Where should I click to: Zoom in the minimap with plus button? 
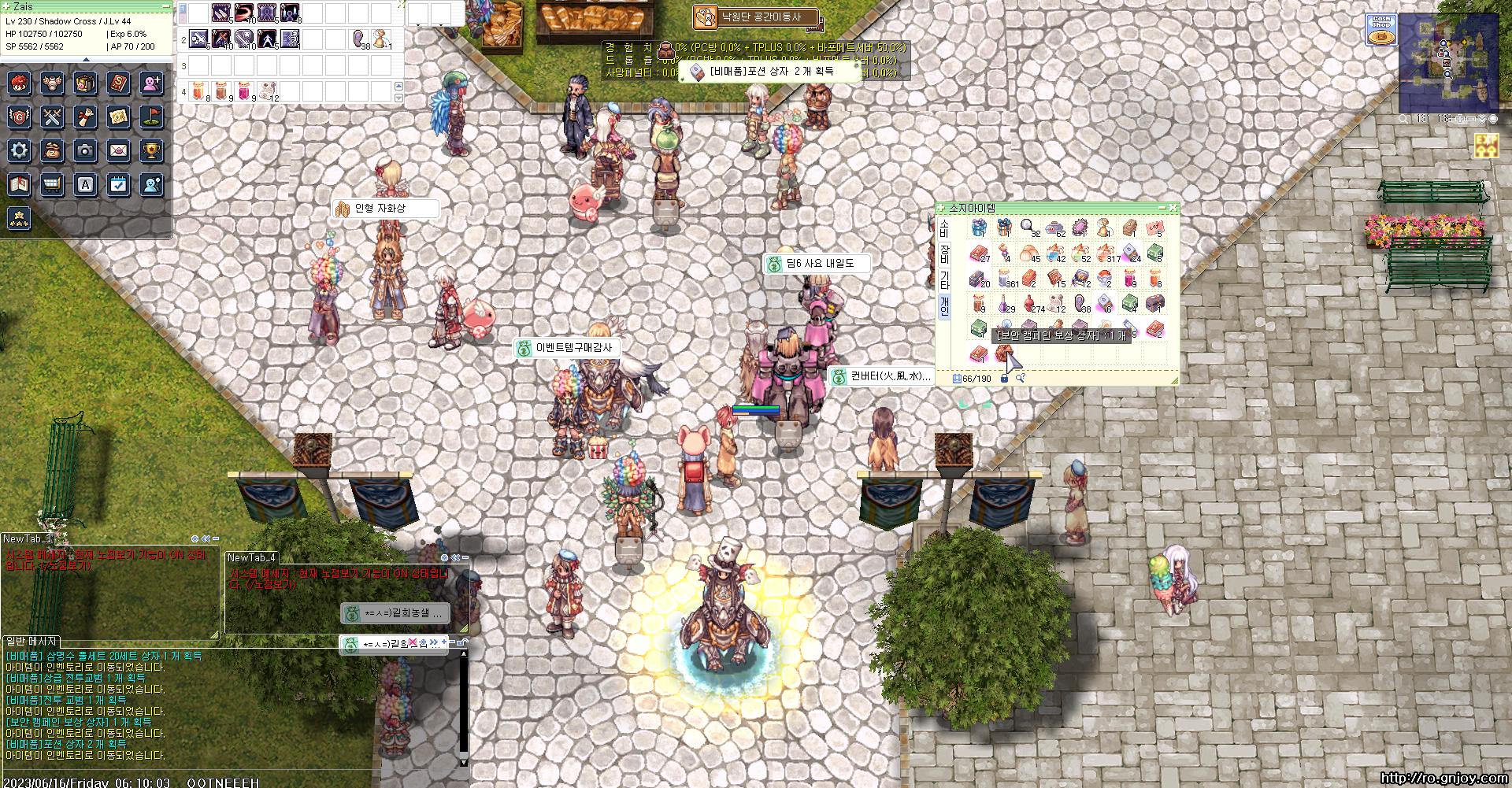pos(1460,119)
